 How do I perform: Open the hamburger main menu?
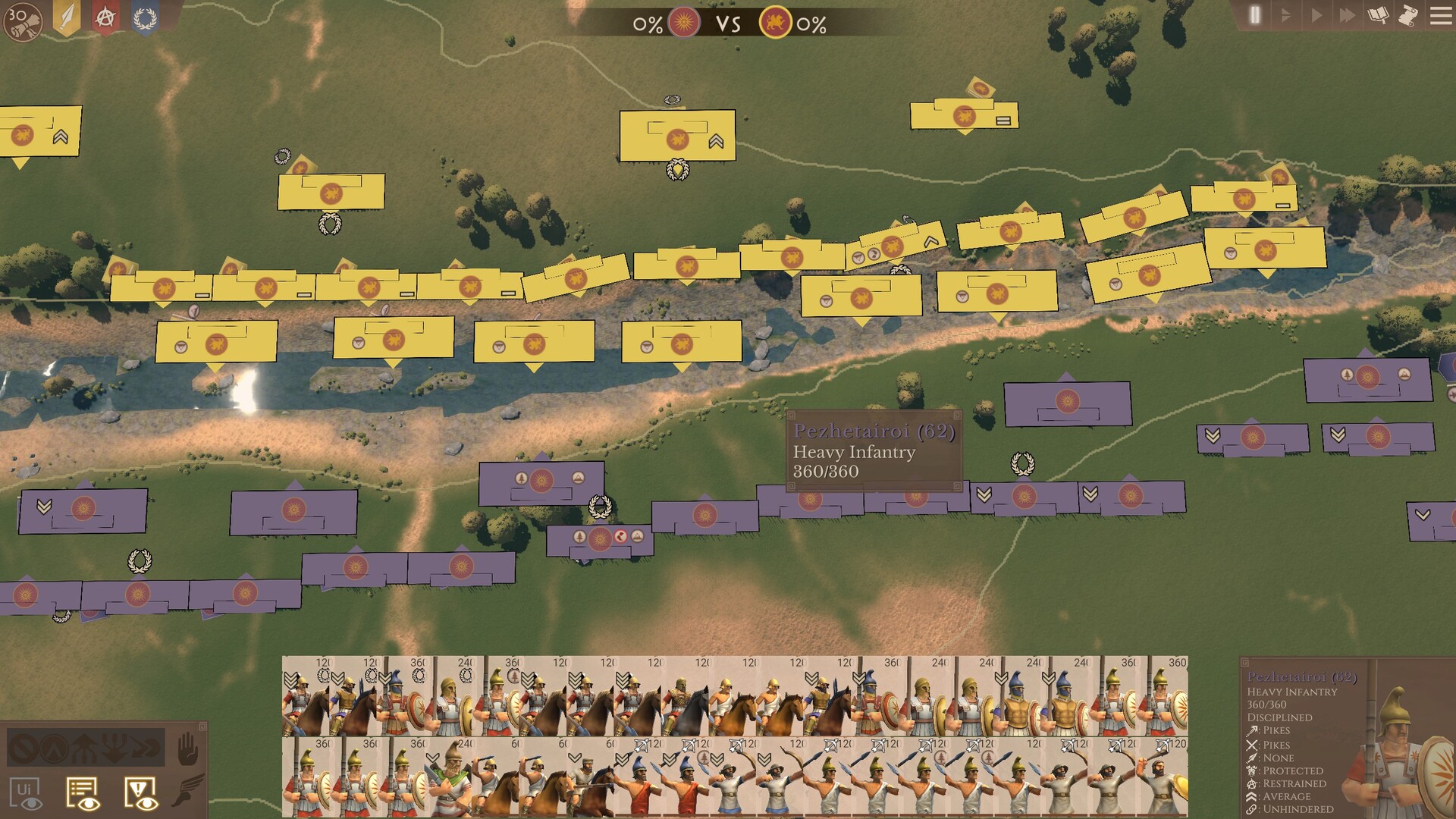pyautogui.click(x=1440, y=15)
